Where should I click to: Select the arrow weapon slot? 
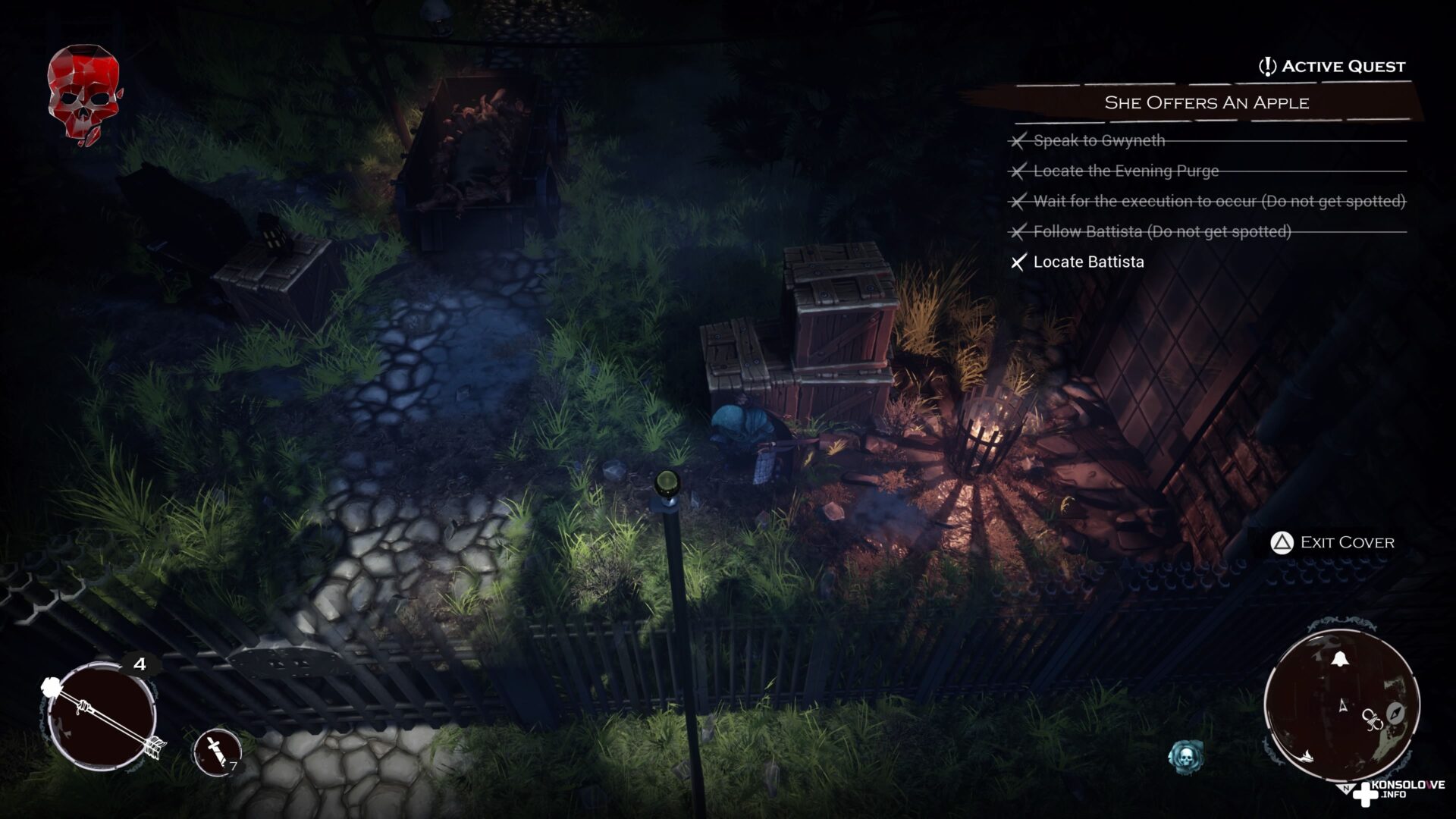(x=102, y=717)
